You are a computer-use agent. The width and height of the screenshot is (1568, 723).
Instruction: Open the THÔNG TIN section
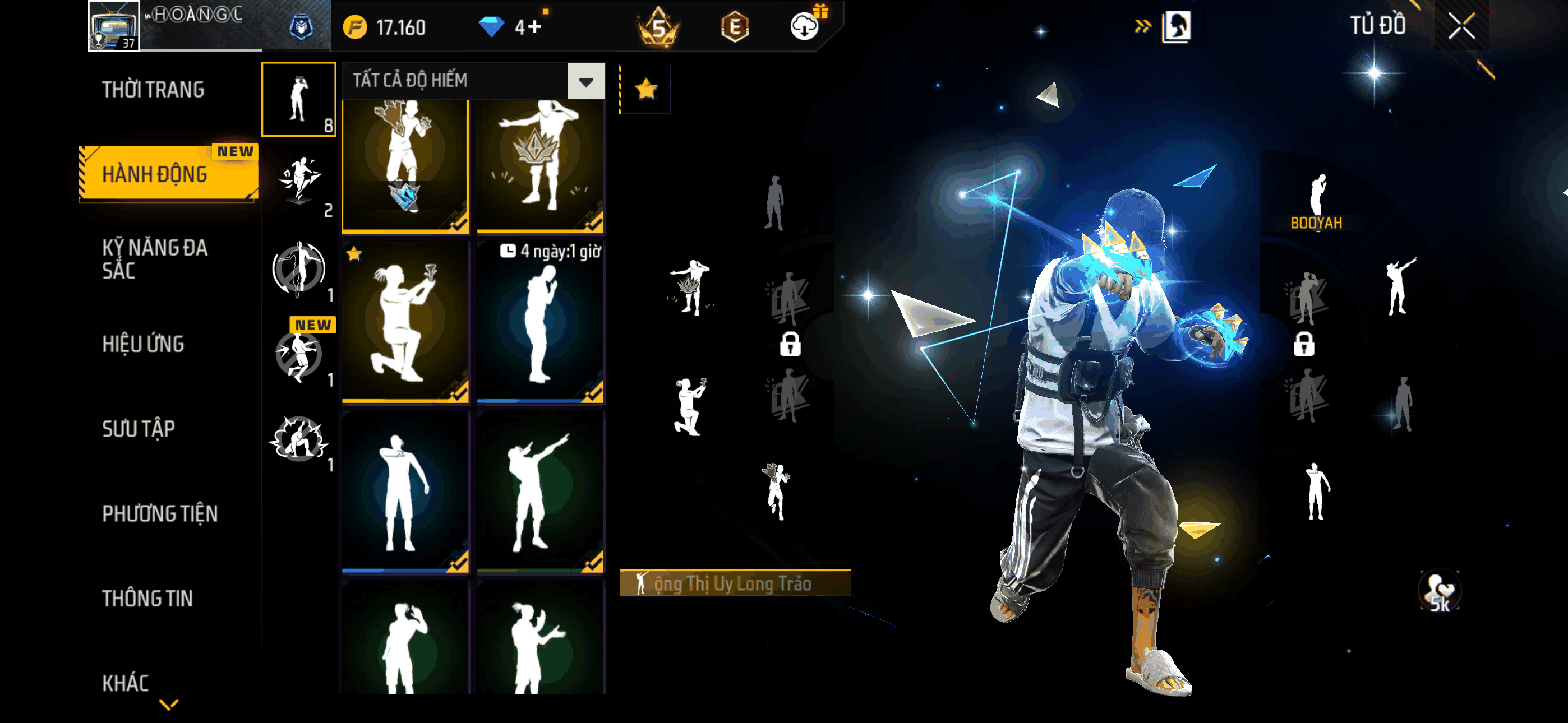(x=147, y=598)
